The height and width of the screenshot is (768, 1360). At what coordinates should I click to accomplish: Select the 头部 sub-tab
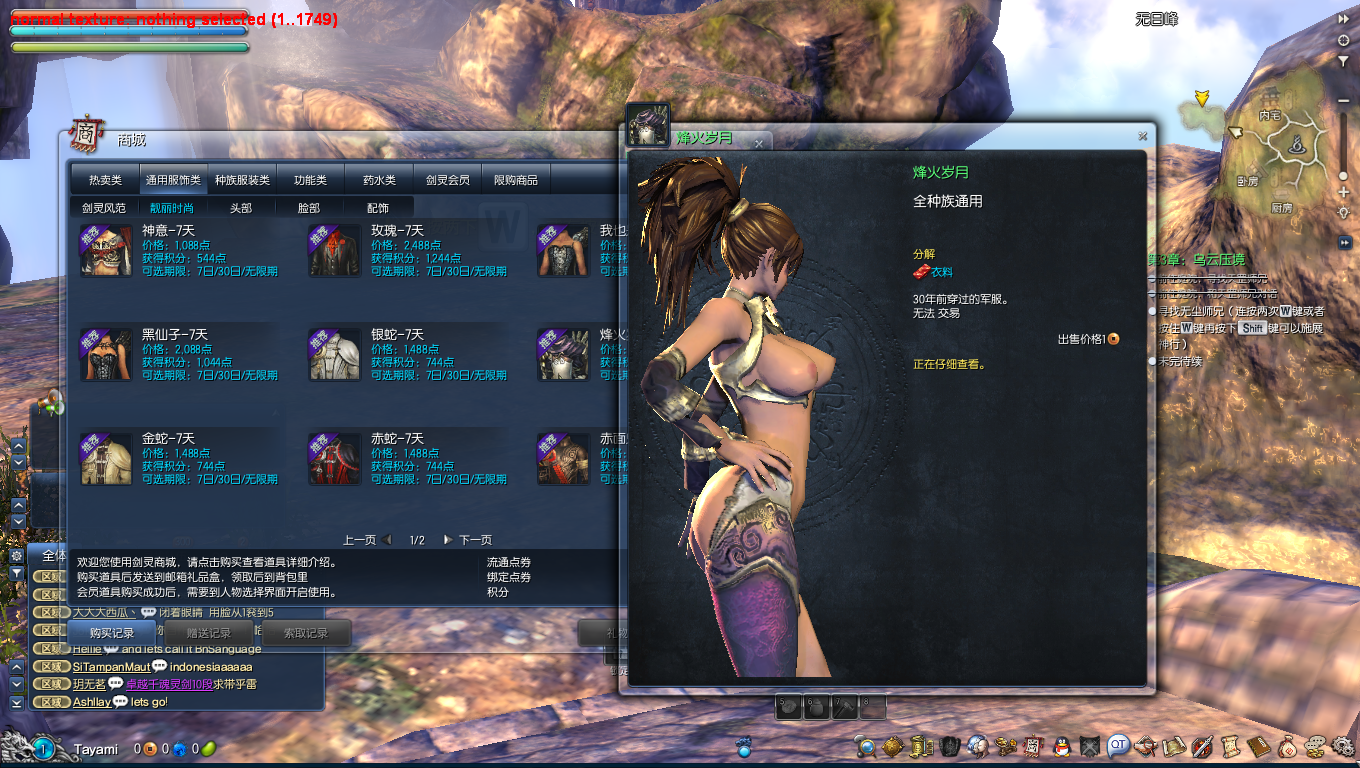[x=240, y=208]
